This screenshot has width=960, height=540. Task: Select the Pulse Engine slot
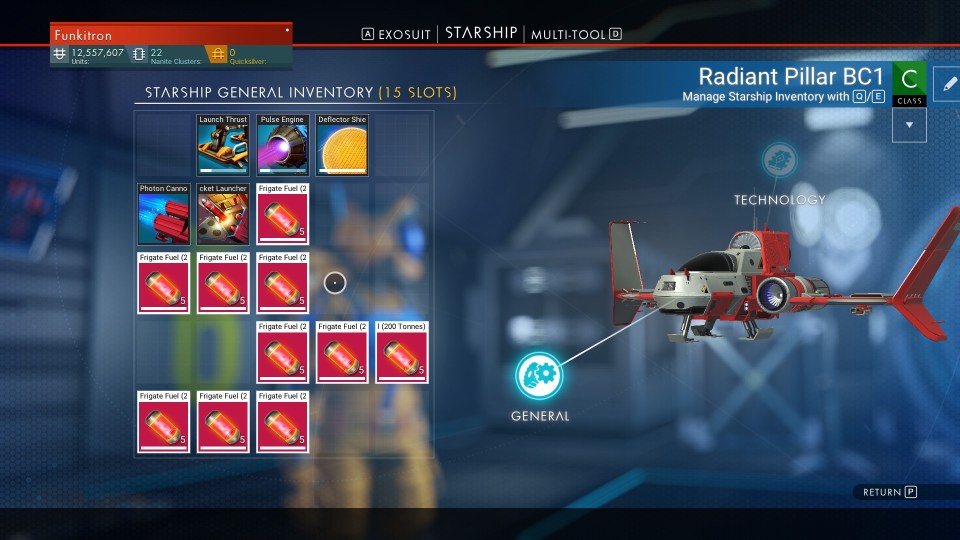click(x=283, y=145)
